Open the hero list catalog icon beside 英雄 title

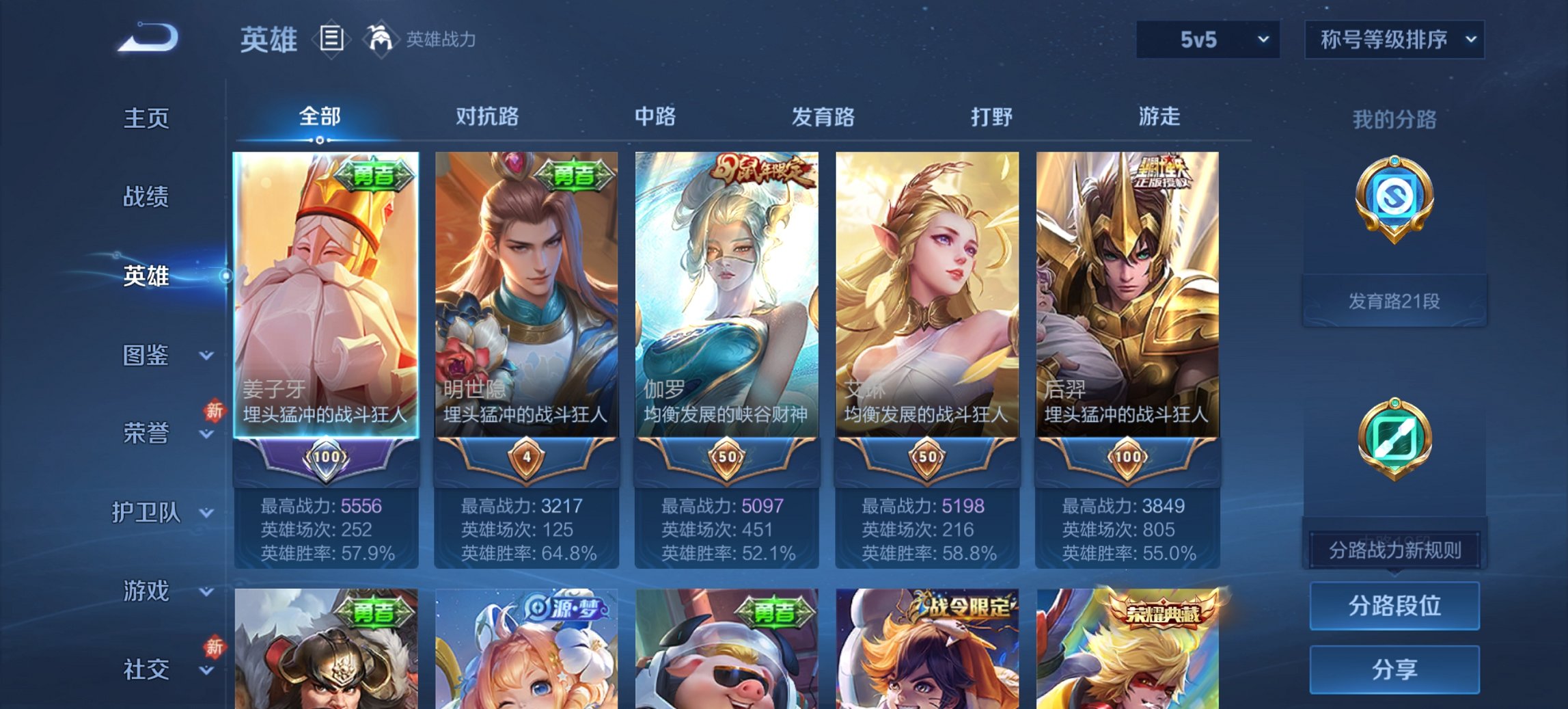click(331, 40)
